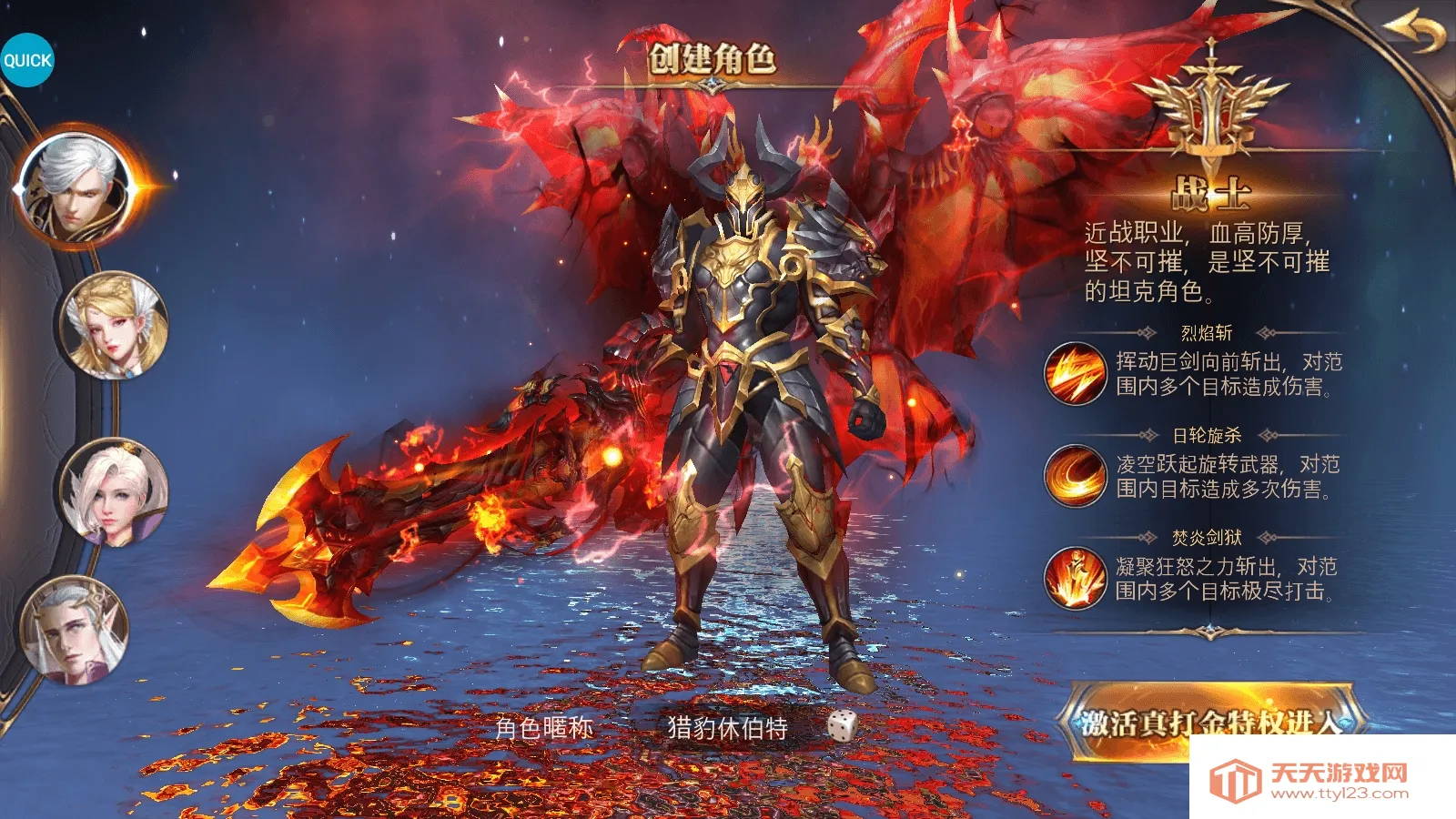Open the QUICK overlay button
1456x819 pixels.
tap(27, 60)
